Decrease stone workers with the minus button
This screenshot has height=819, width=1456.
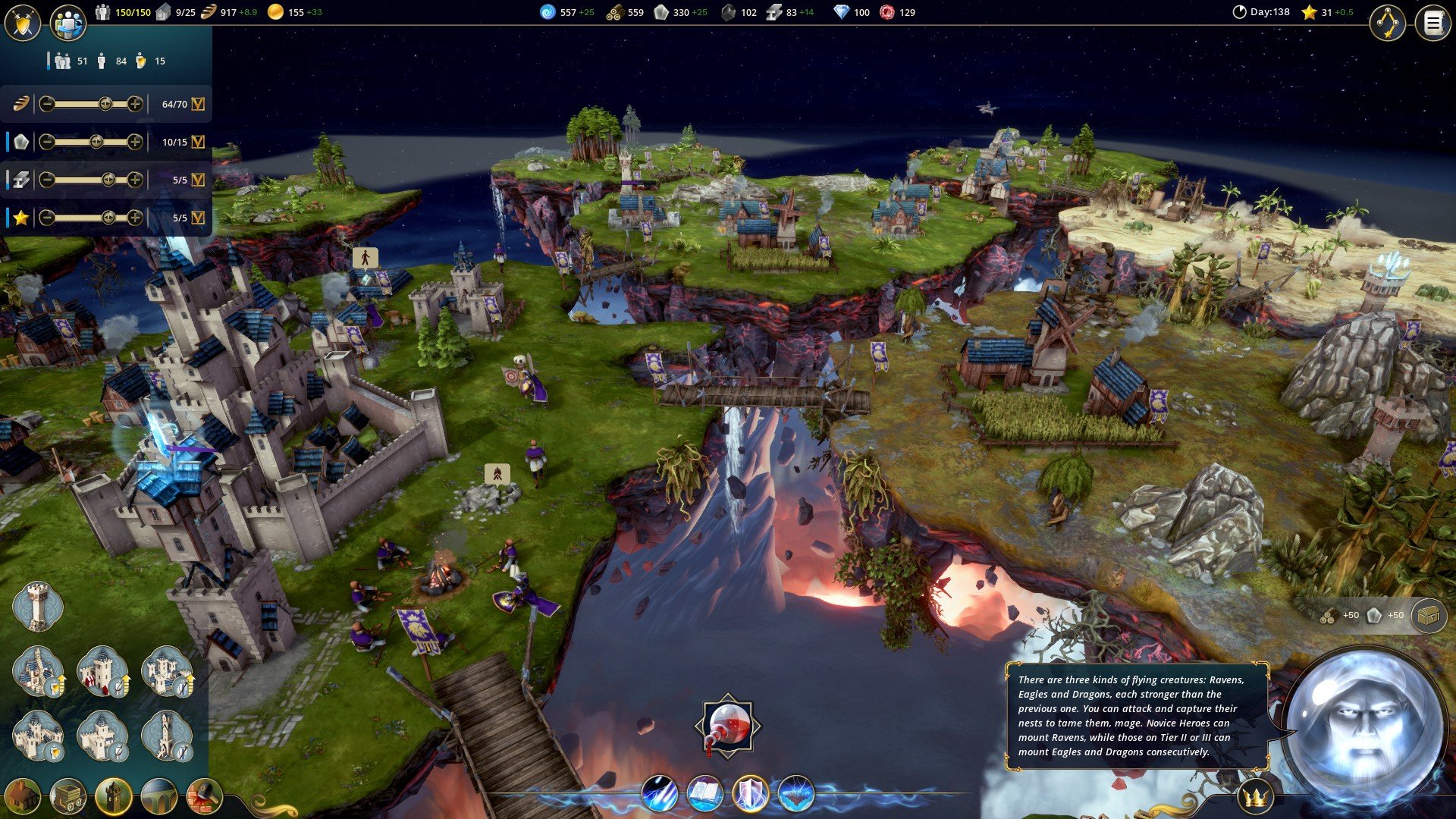(47, 142)
